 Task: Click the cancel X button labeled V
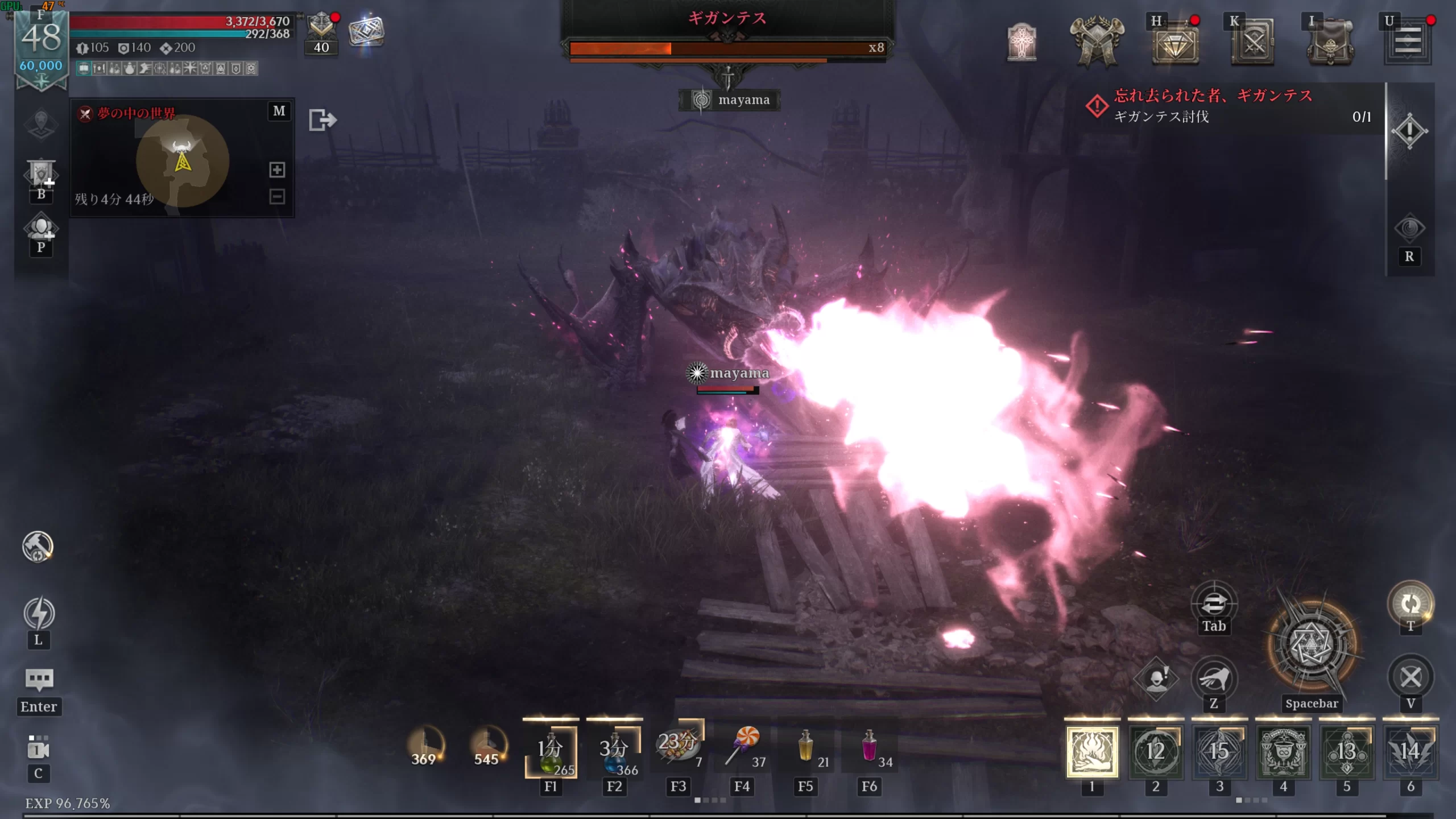coord(1410,677)
